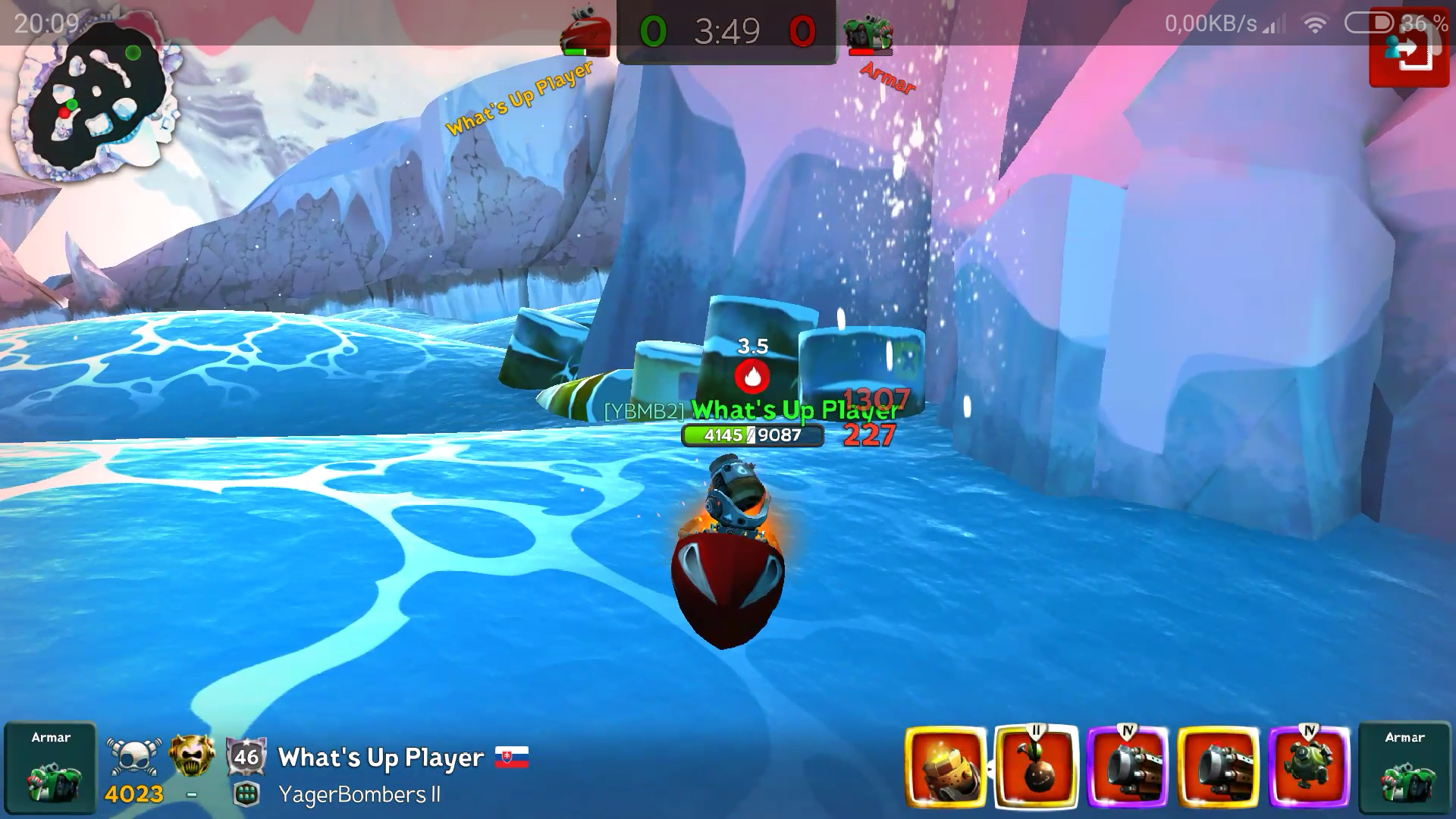Tap the level 46 rank badge
This screenshot has height=819, width=1456.
(x=246, y=756)
